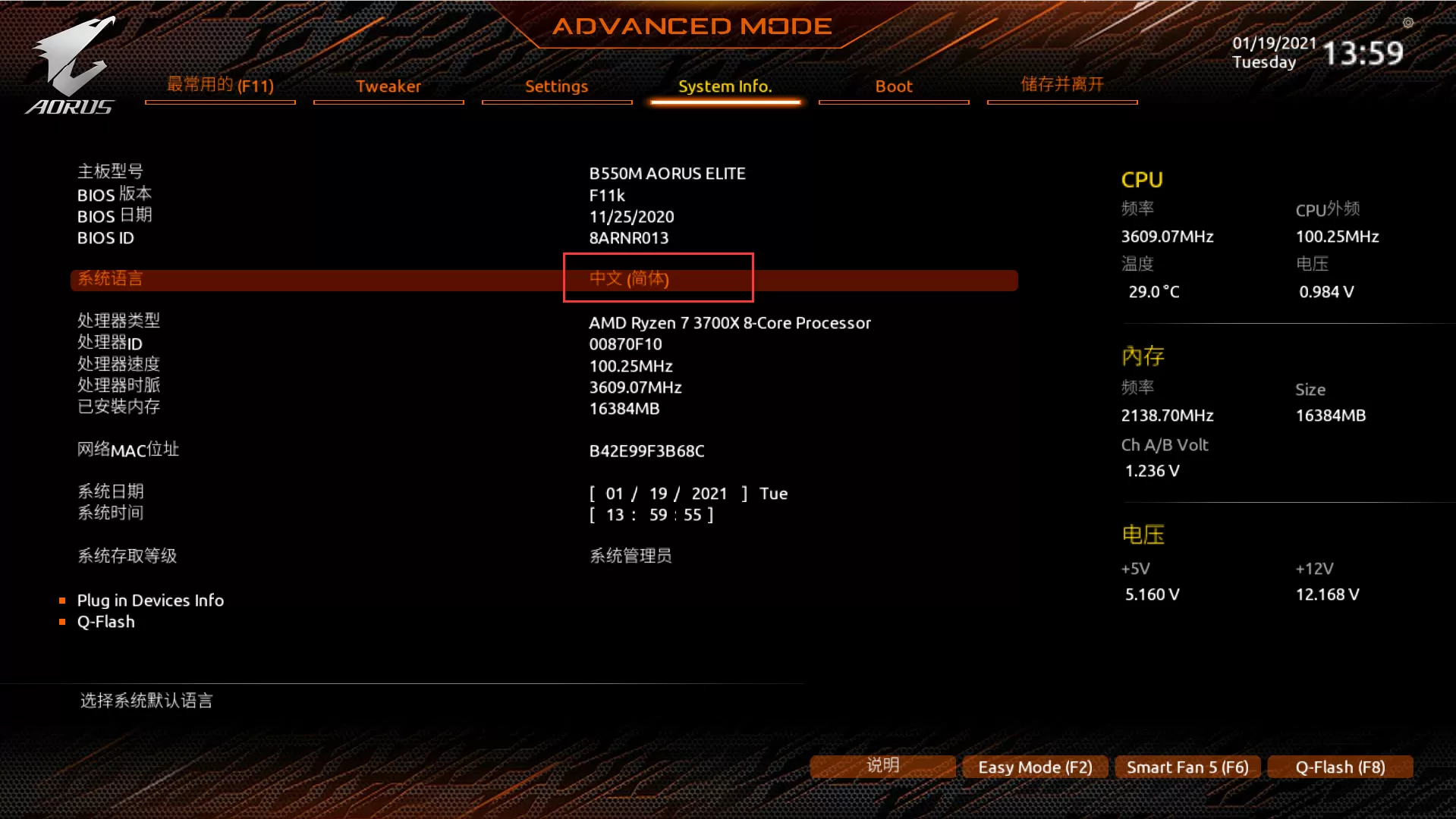
Task: Set the system date year 2021 field
Action: tap(709, 494)
